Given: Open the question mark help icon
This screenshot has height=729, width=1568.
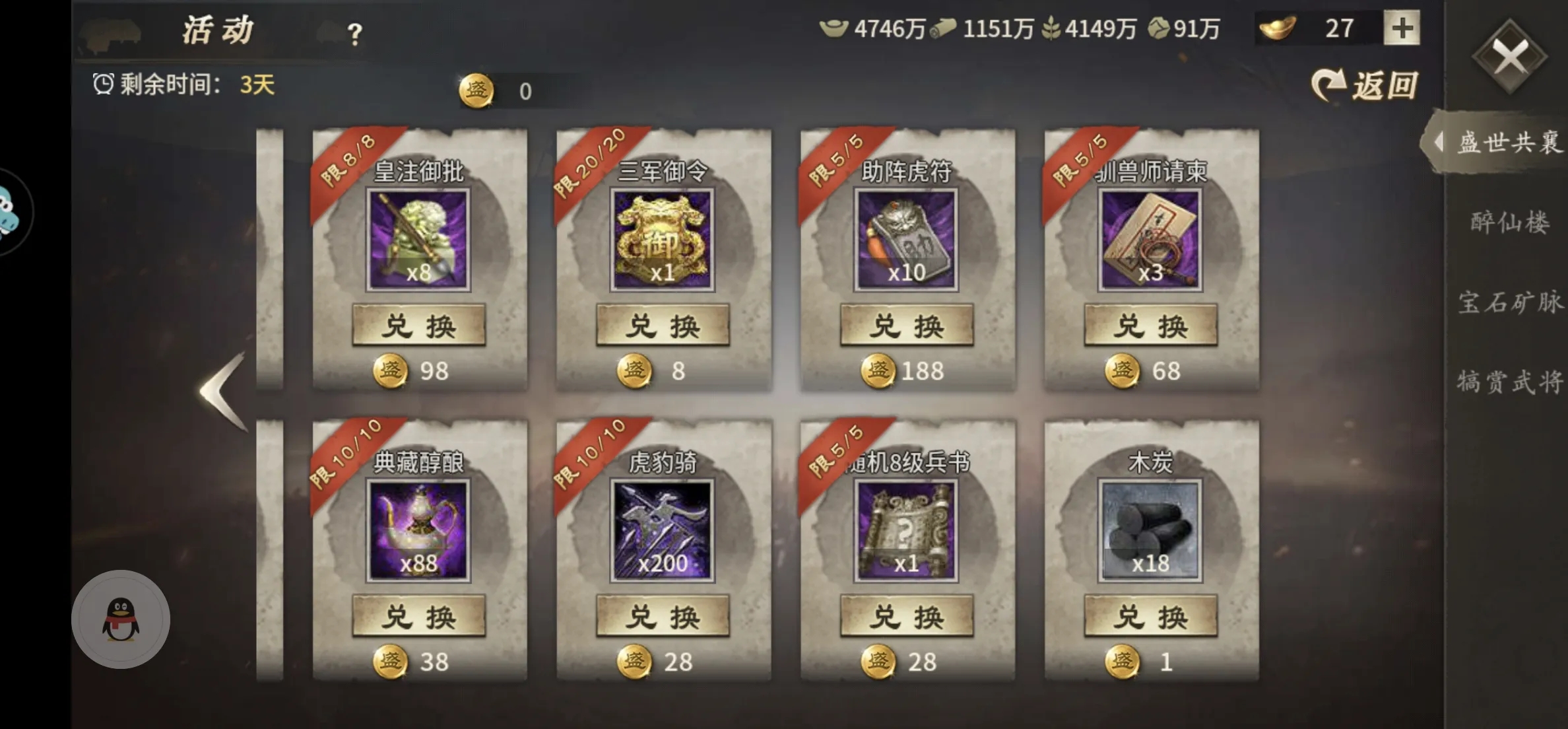Looking at the screenshot, I should pyautogui.click(x=354, y=34).
